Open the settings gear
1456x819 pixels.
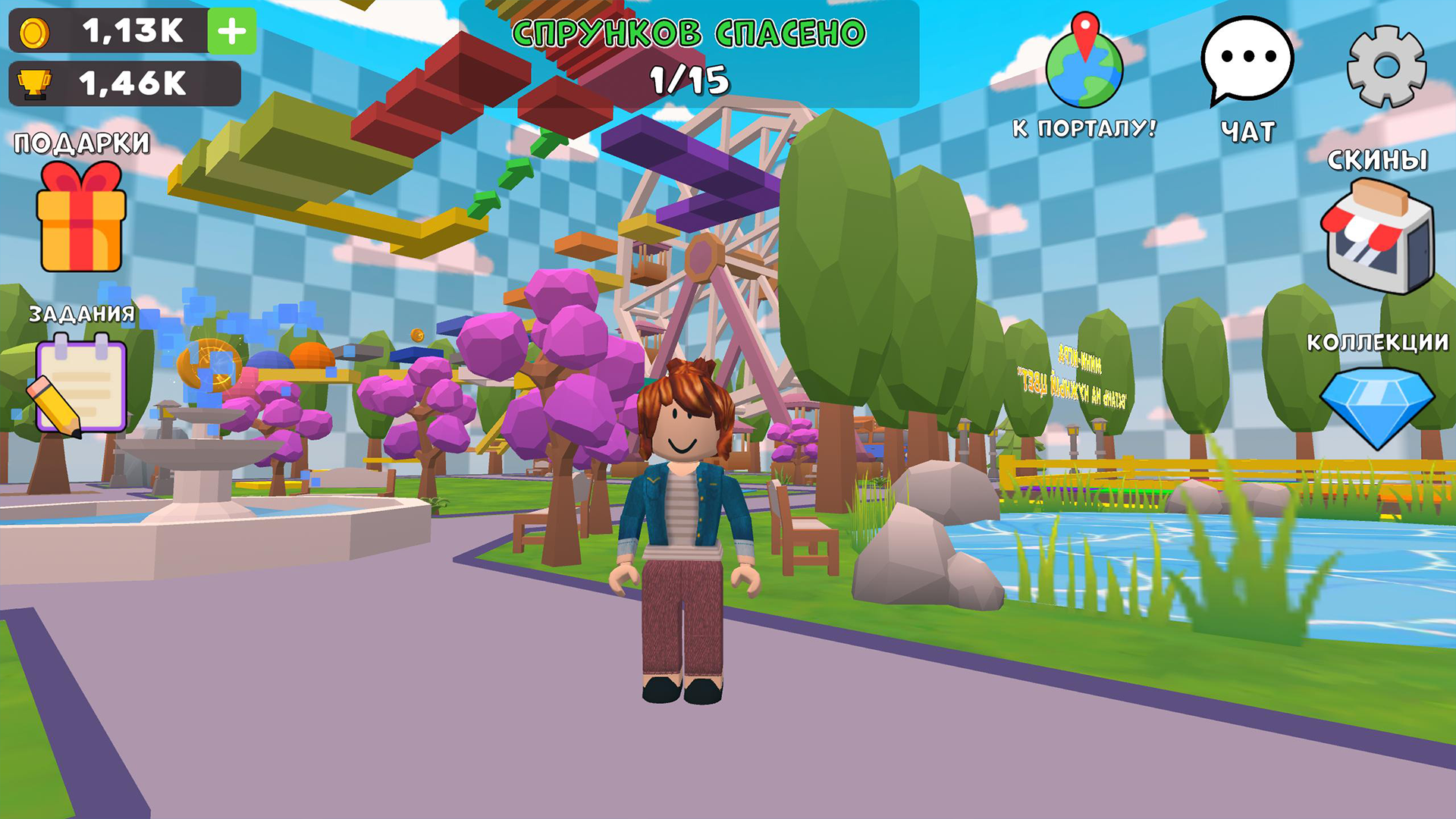(x=1388, y=64)
